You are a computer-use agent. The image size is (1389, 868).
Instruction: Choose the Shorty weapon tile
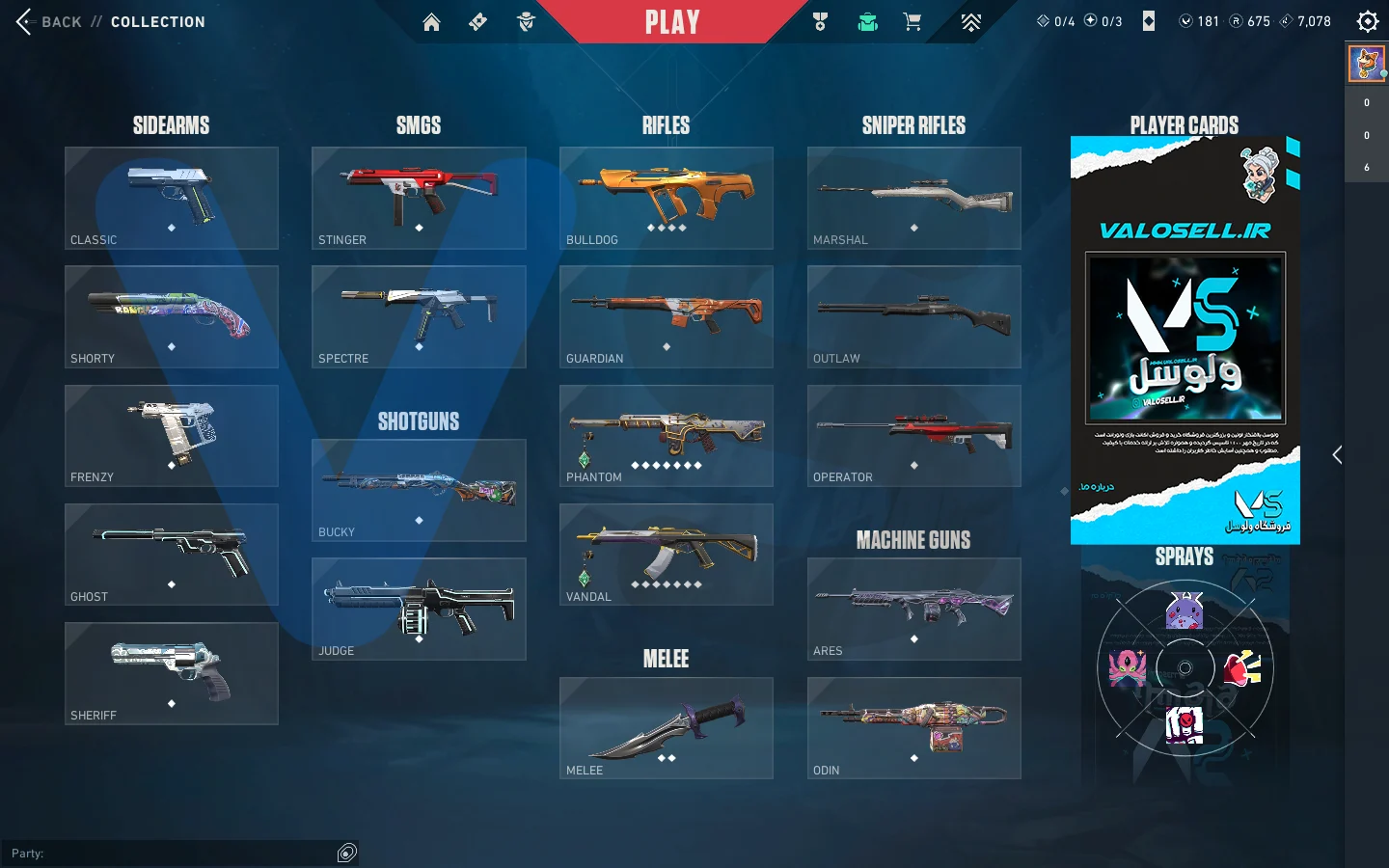point(172,316)
